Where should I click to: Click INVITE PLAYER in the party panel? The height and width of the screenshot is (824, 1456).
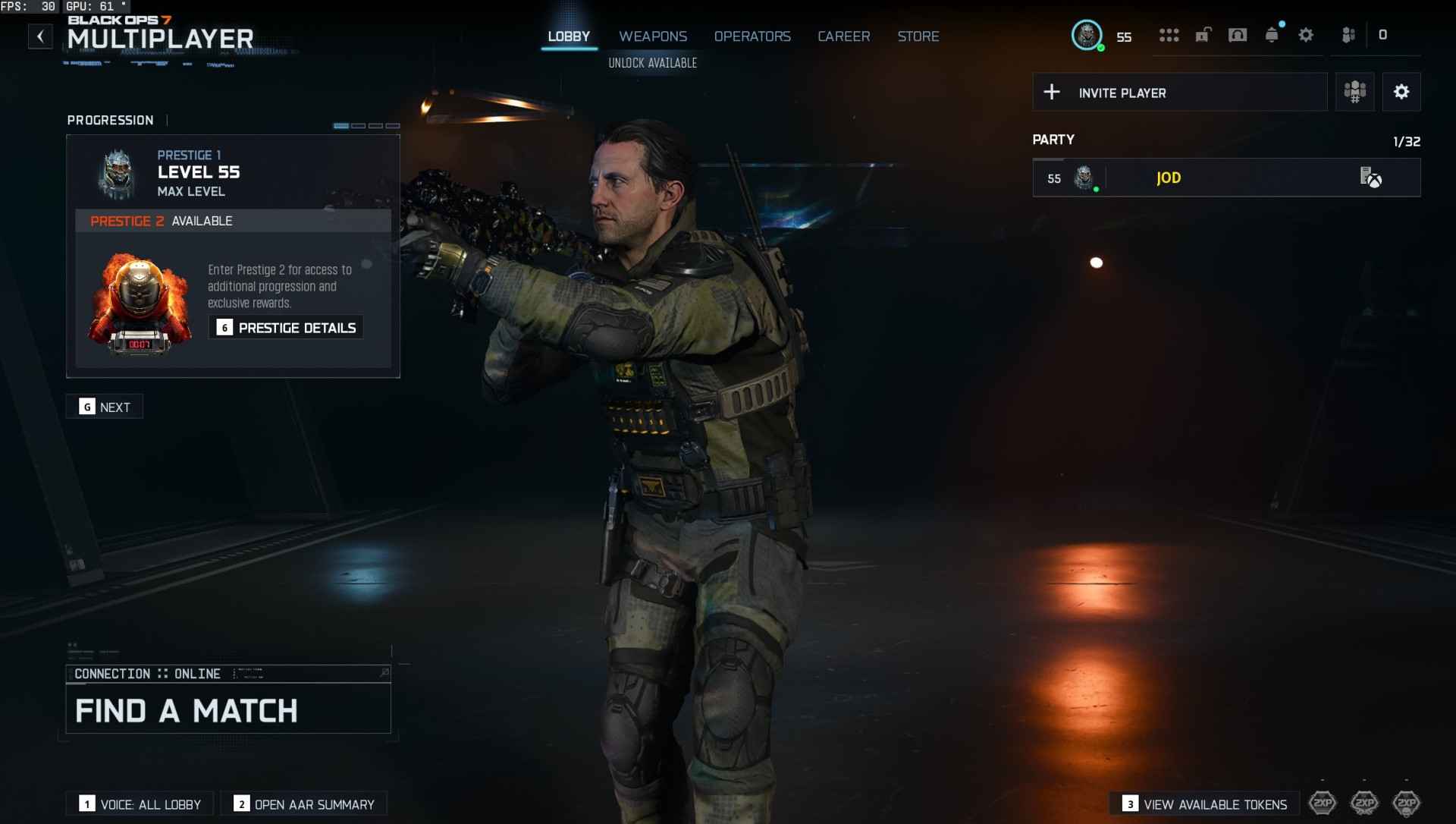pos(1122,92)
